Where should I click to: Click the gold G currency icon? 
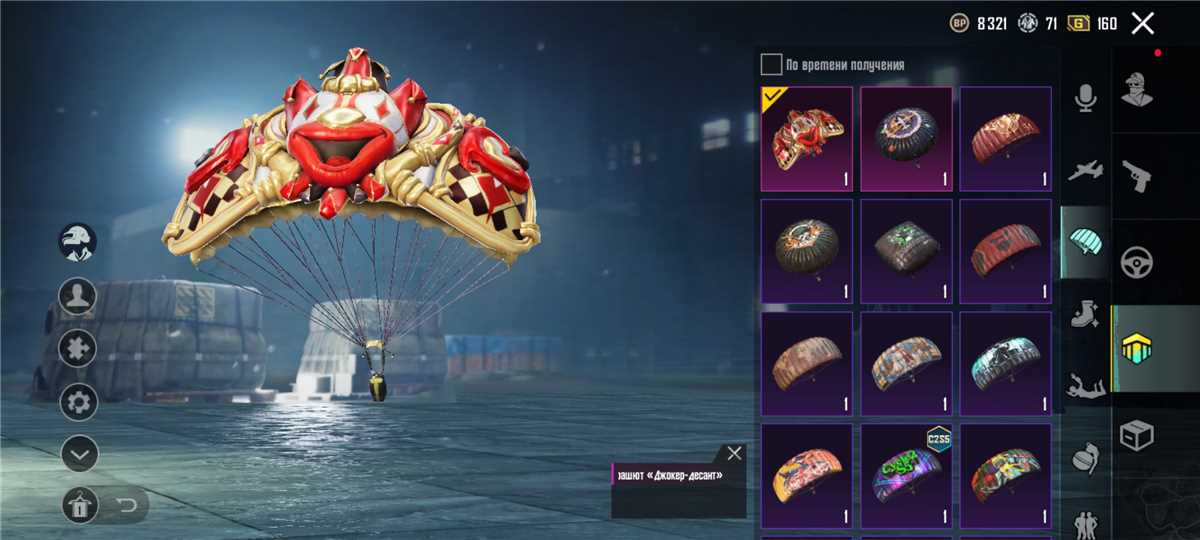pyautogui.click(x=1079, y=23)
